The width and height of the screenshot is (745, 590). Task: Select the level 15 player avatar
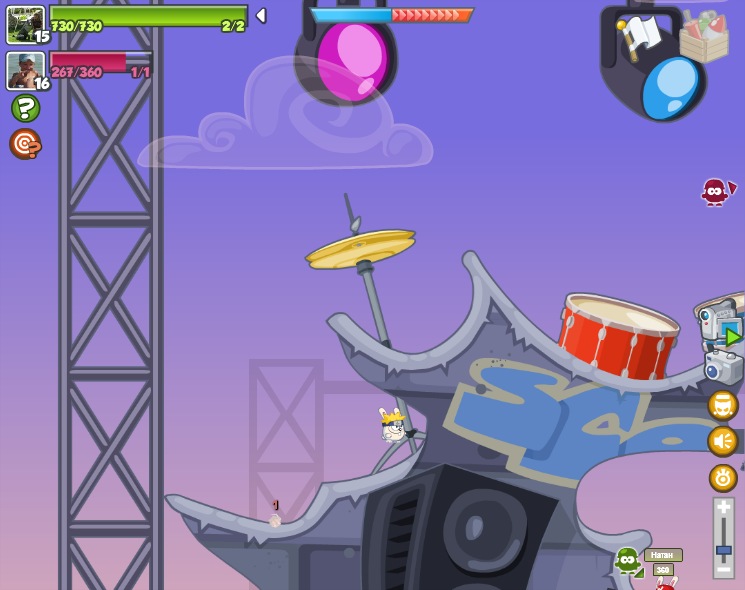click(25, 24)
